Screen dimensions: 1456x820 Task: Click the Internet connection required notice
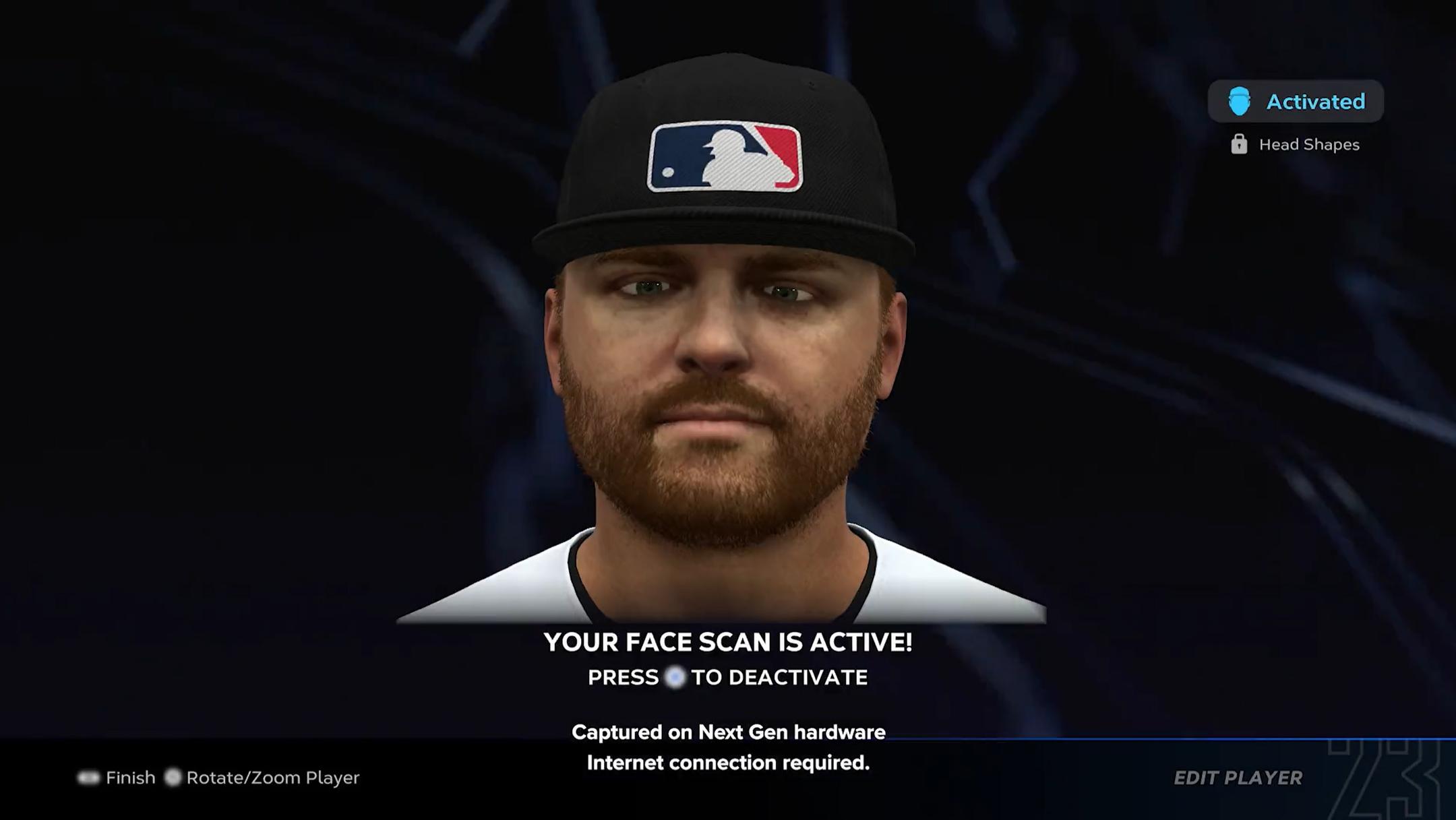tap(729, 763)
